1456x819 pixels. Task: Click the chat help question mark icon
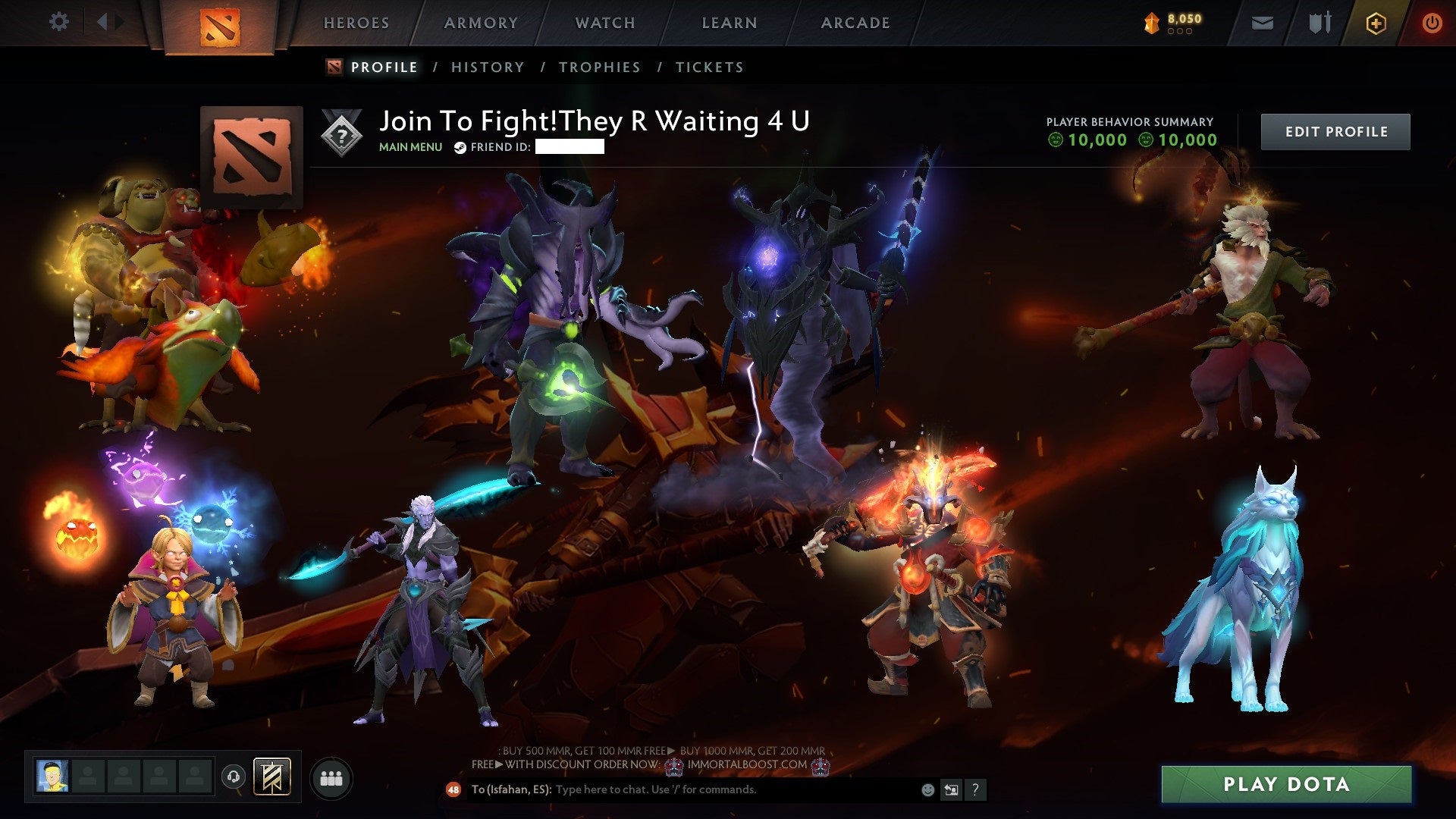(974, 789)
